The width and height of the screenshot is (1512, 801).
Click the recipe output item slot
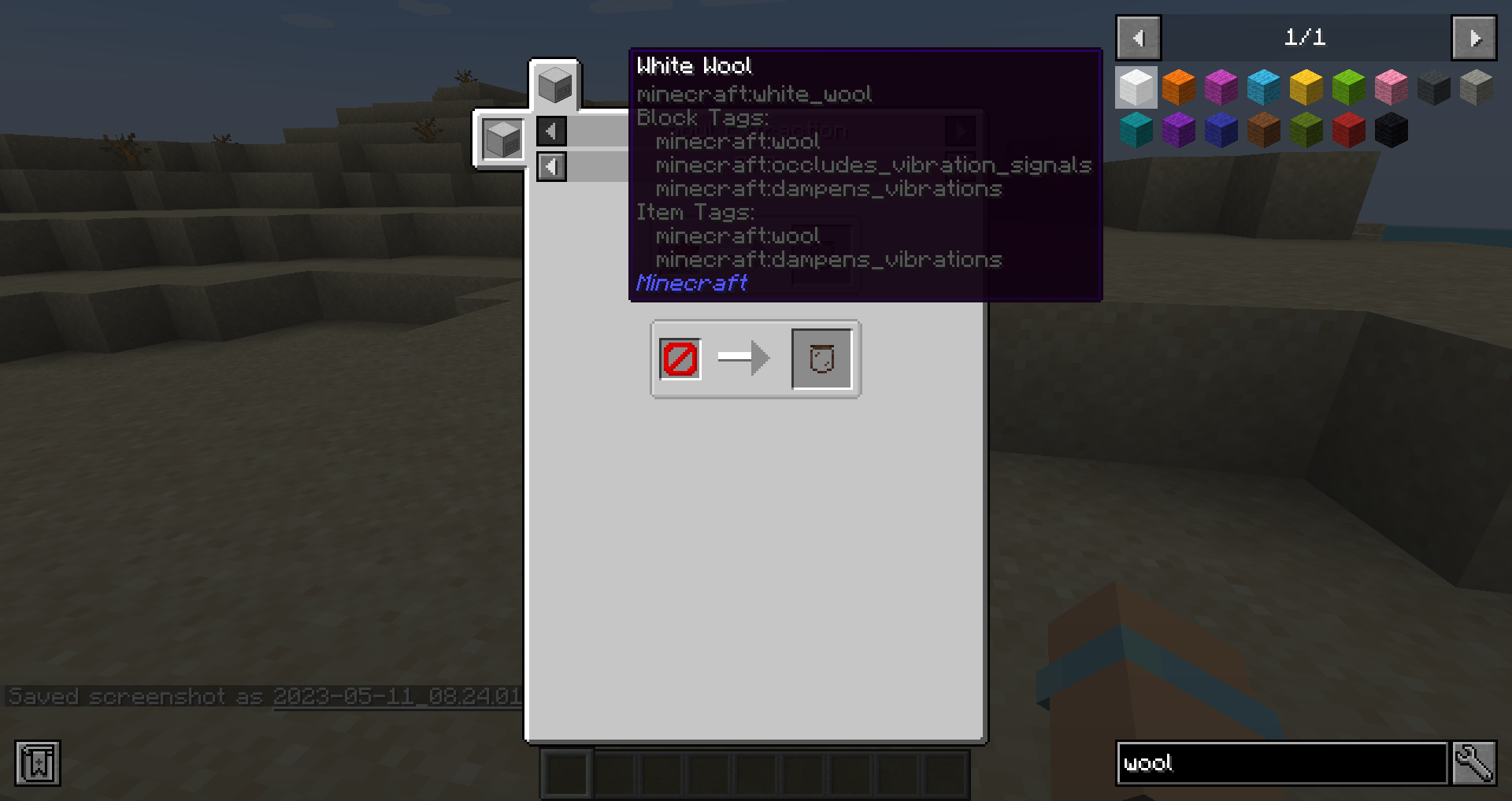[821, 358]
